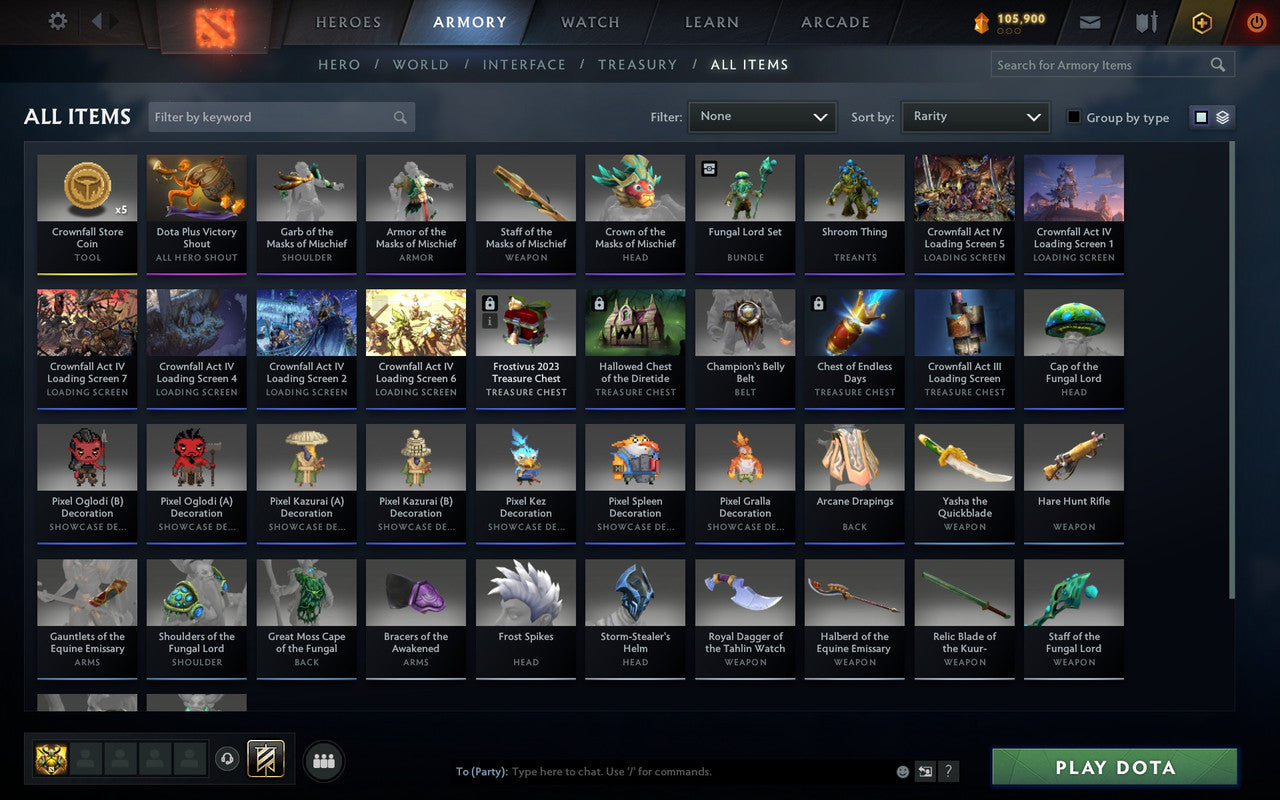Toggle the voice chat headset icon
Image resolution: width=1280 pixels, height=800 pixels.
click(x=228, y=760)
